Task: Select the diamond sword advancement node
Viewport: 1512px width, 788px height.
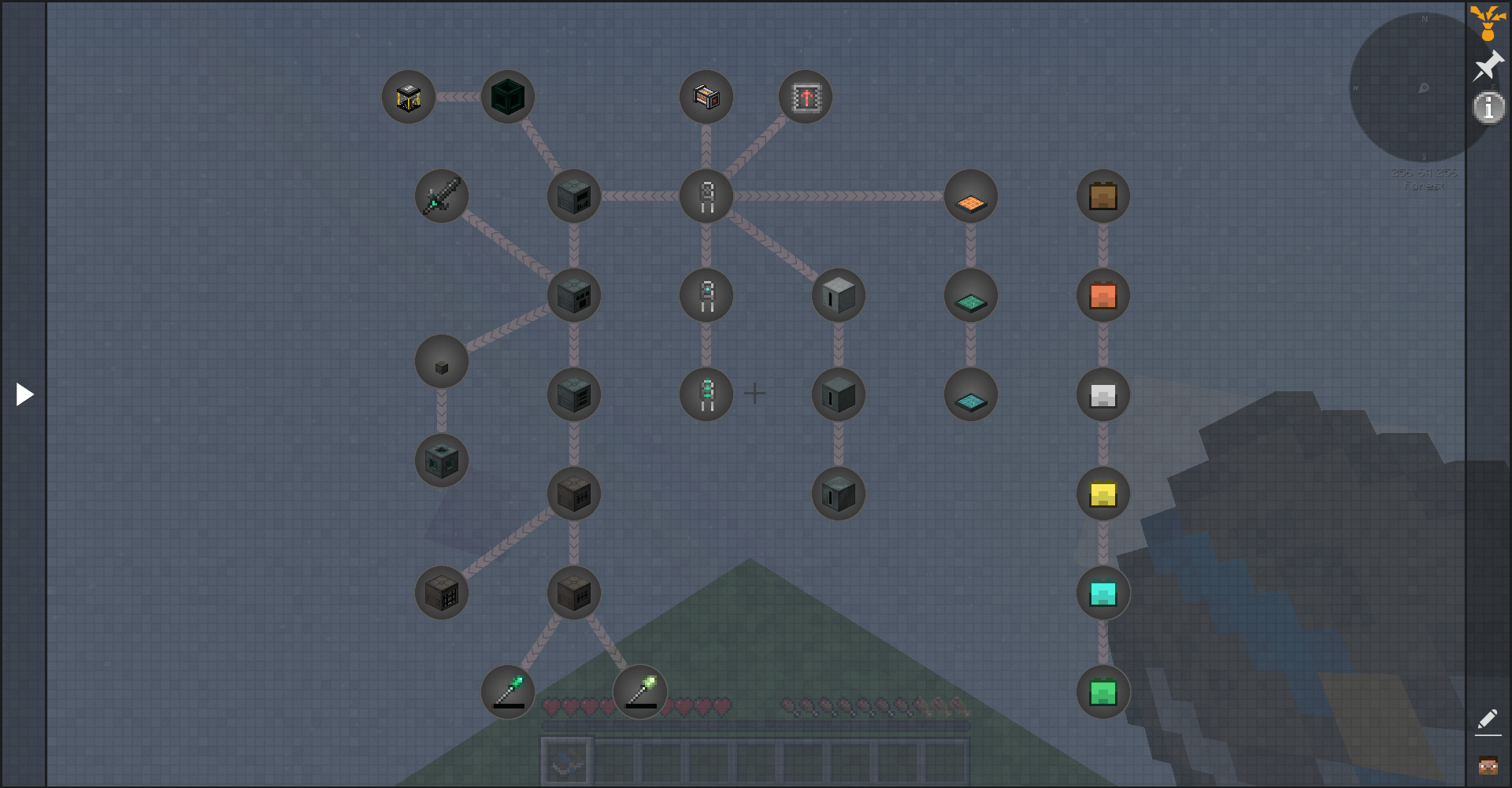Action: coord(441,196)
